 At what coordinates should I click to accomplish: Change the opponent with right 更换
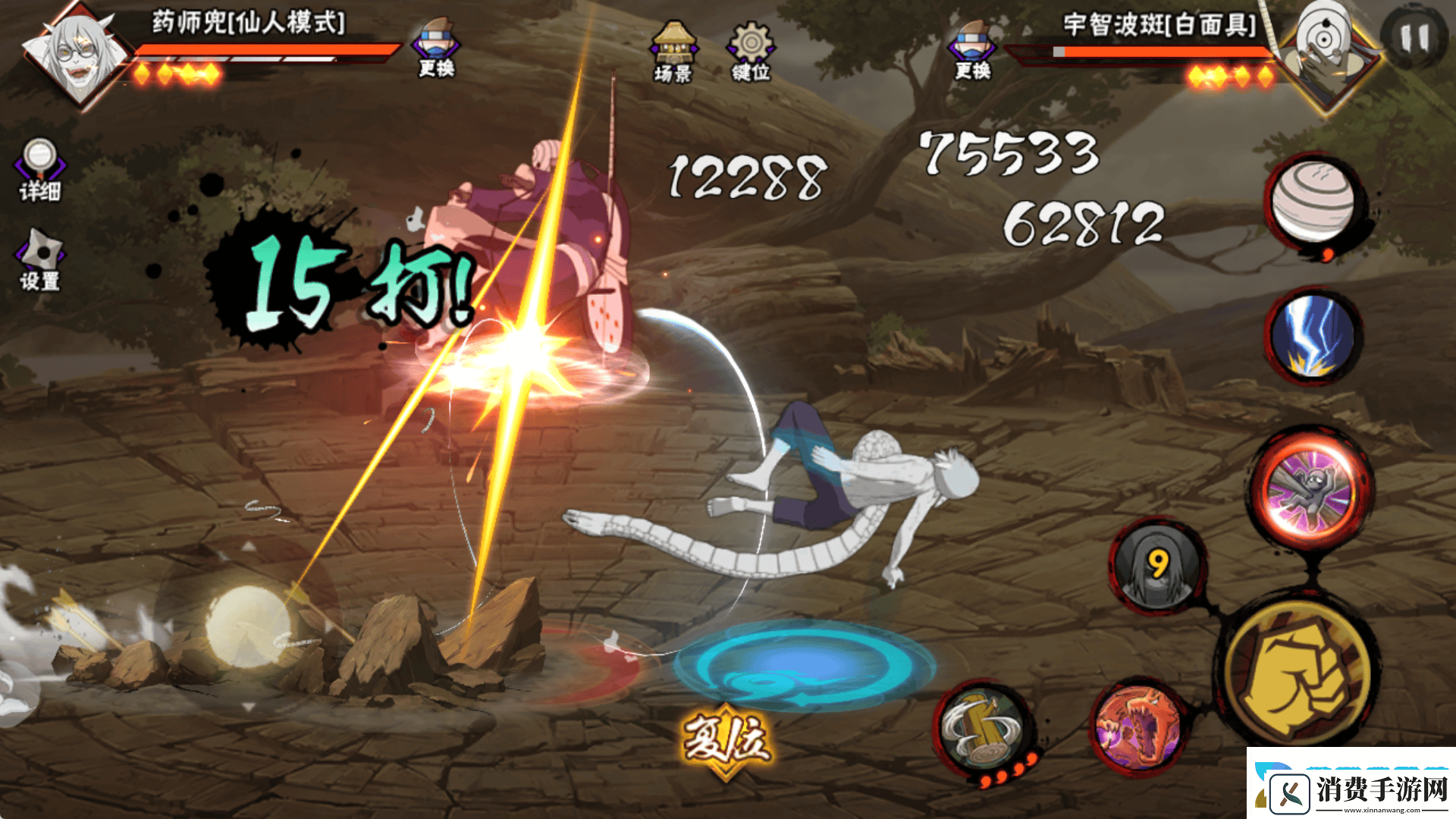point(974,50)
